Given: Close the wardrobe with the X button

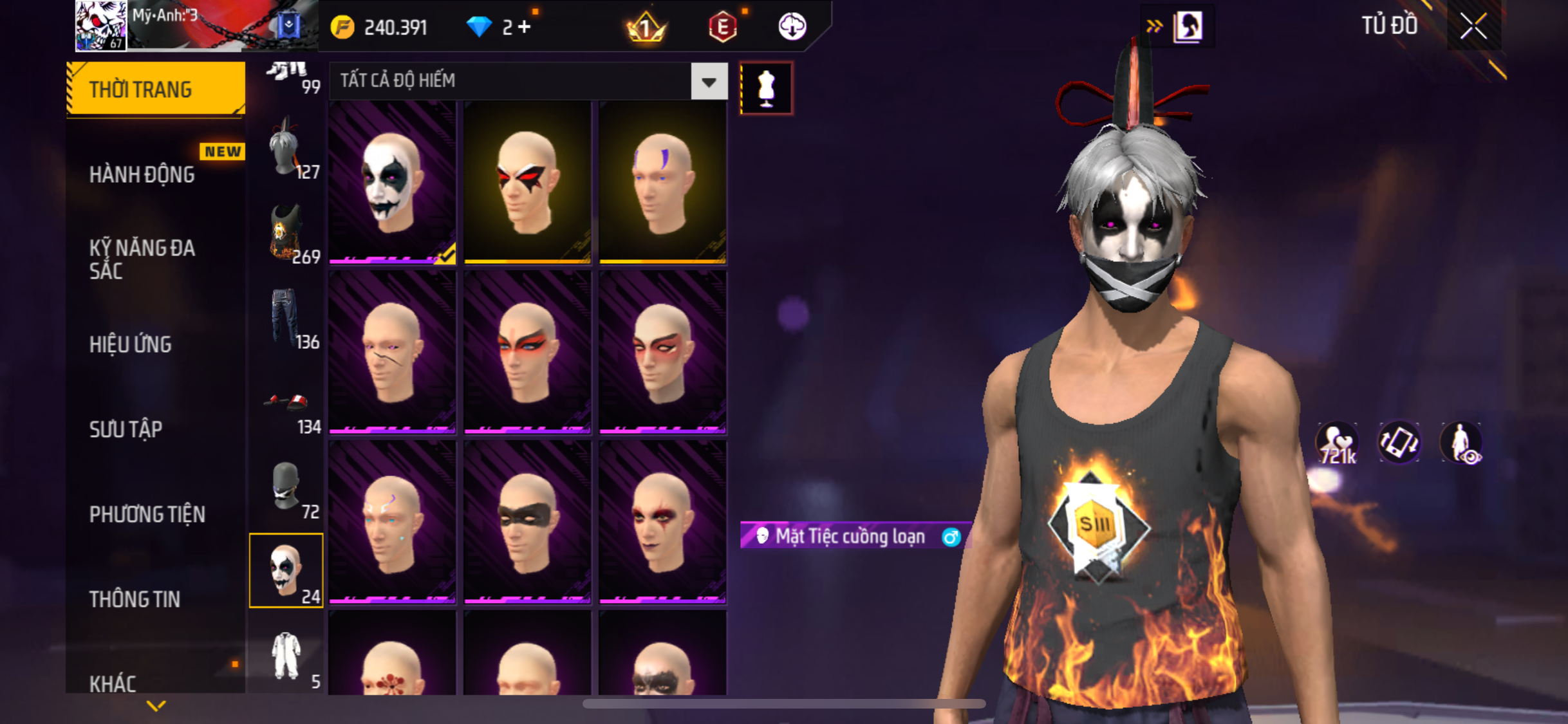Looking at the screenshot, I should (1473, 26).
